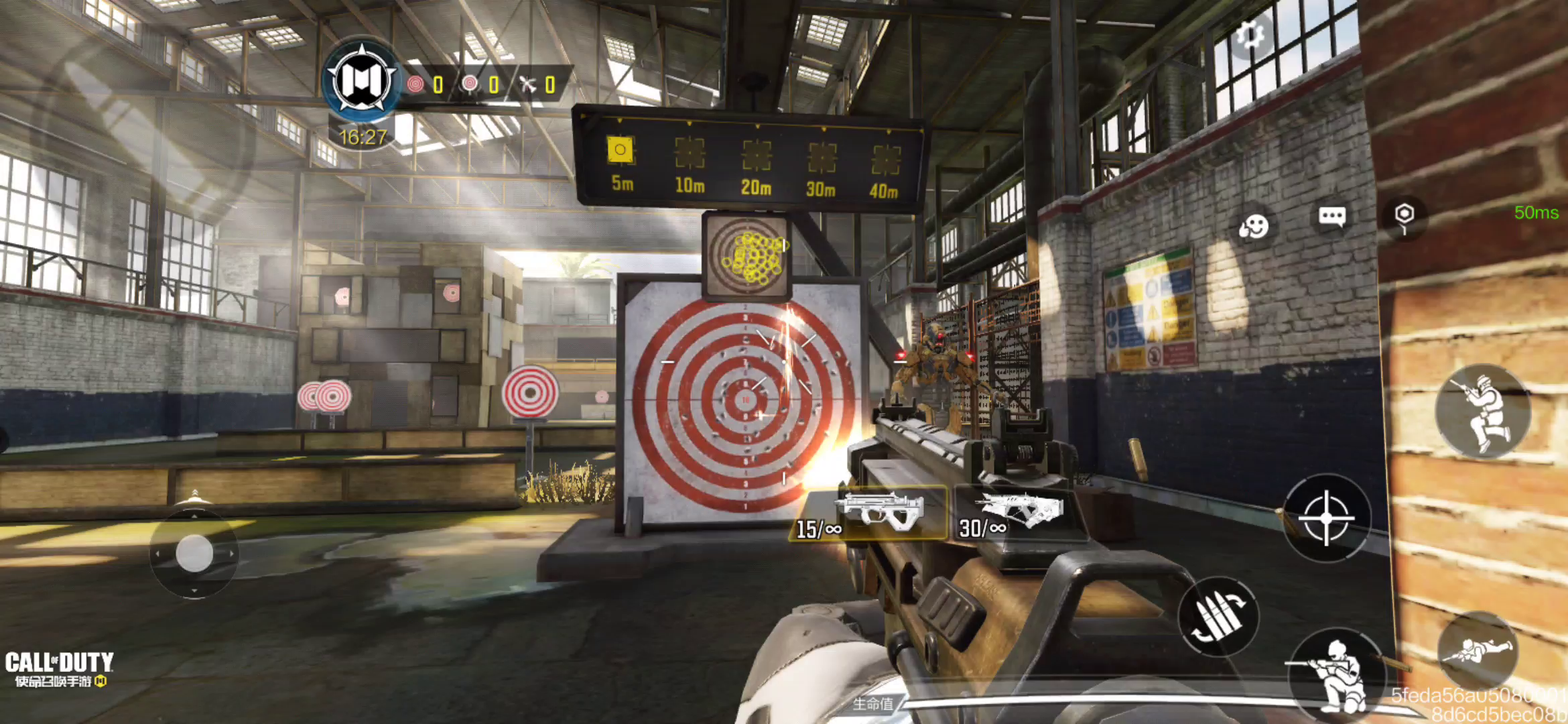Viewport: 1568px width, 724px height.
Task: Reload using the bullets button
Action: (1218, 616)
